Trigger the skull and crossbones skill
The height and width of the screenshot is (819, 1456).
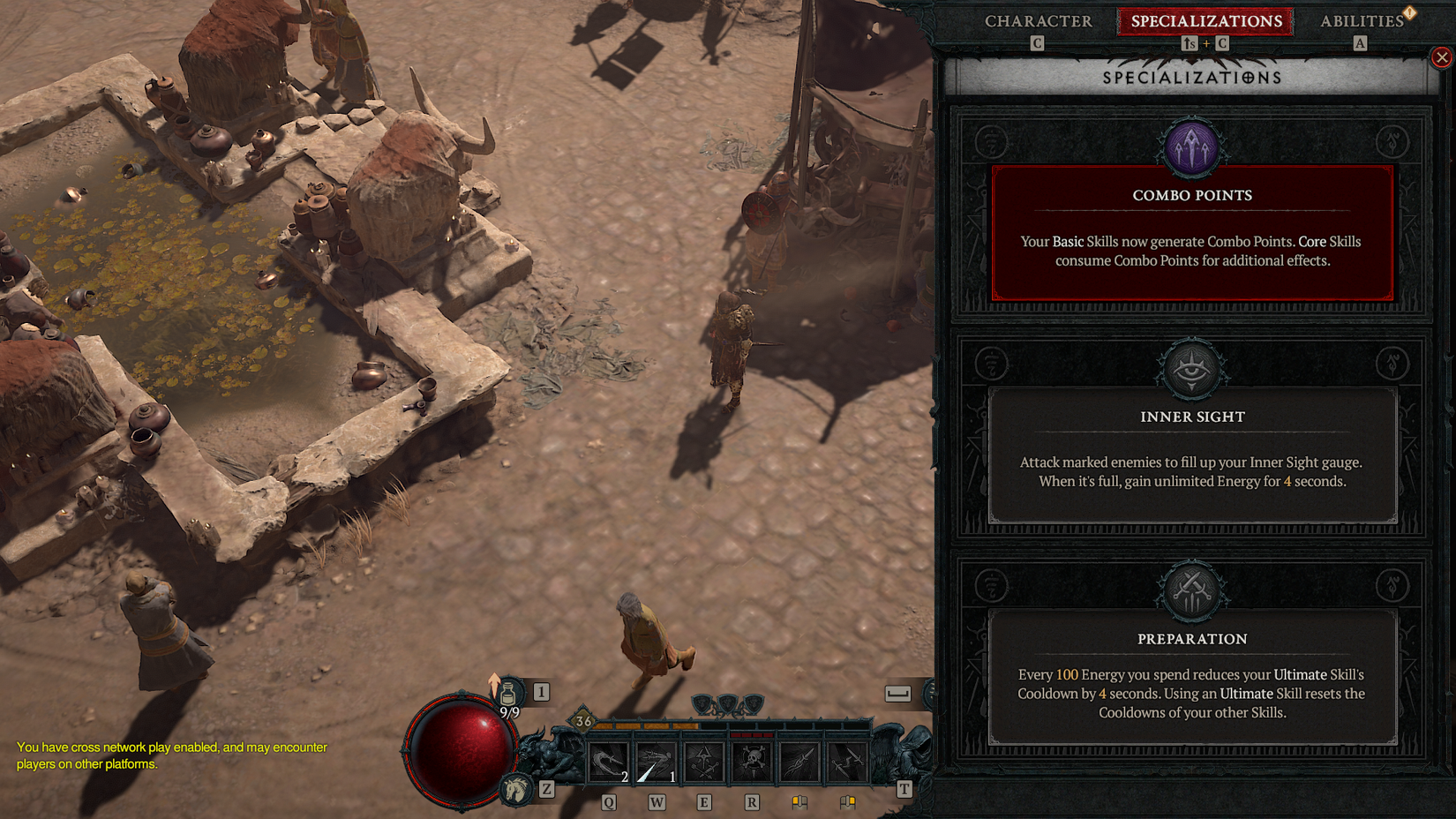tap(752, 763)
